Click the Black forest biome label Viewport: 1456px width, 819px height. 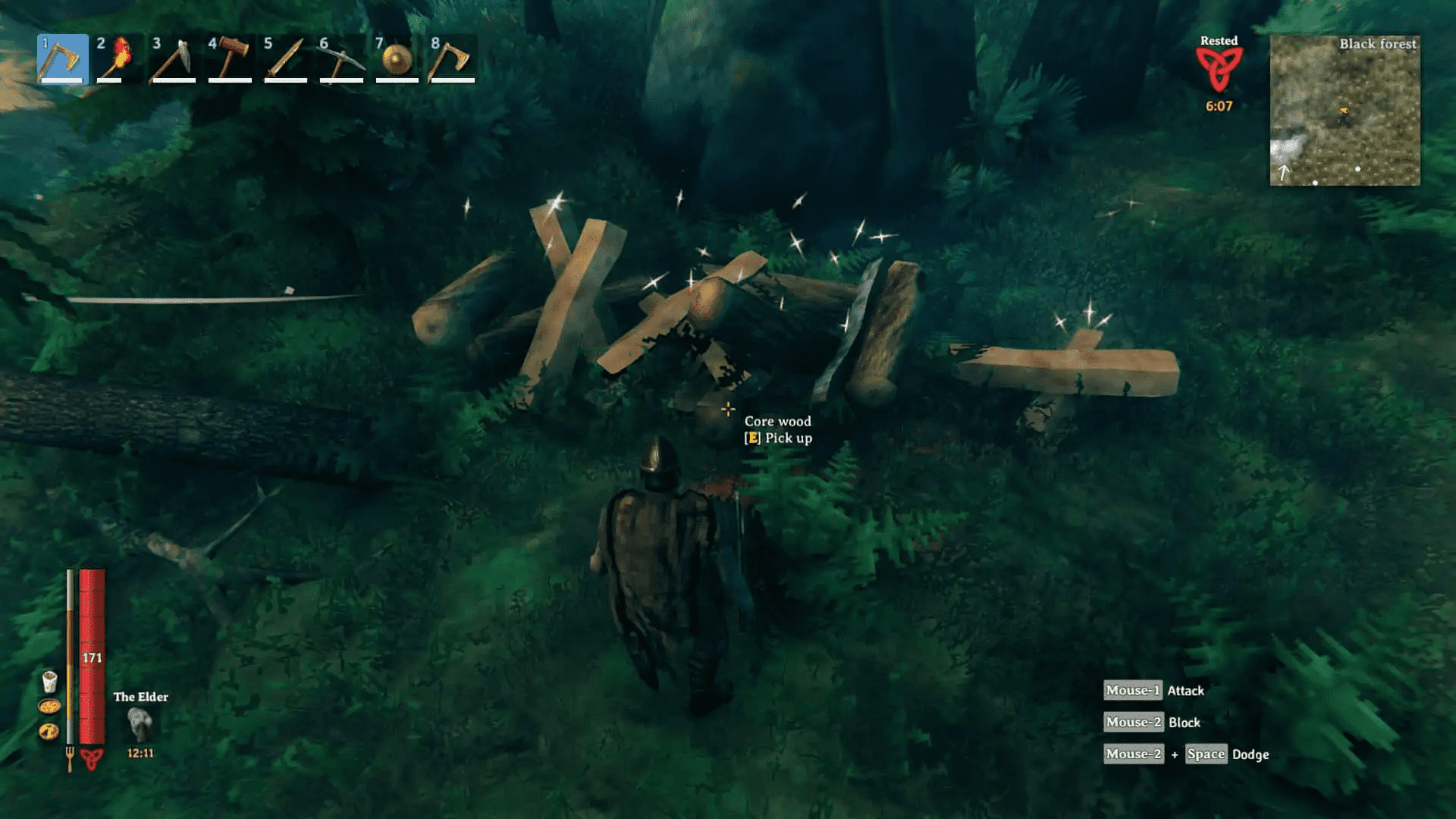(x=1377, y=44)
